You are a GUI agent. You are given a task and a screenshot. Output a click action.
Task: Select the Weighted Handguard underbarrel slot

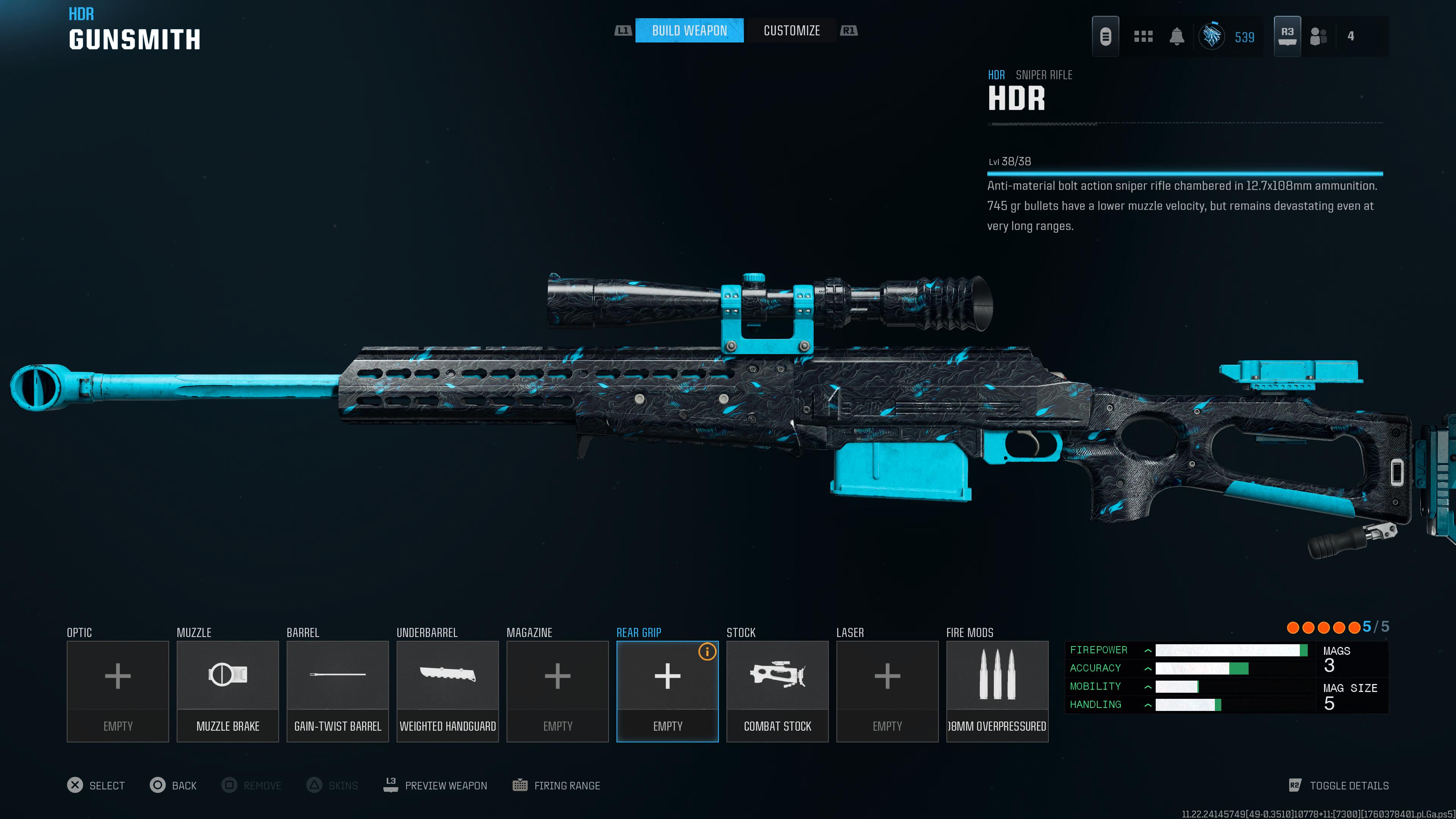pos(447,691)
